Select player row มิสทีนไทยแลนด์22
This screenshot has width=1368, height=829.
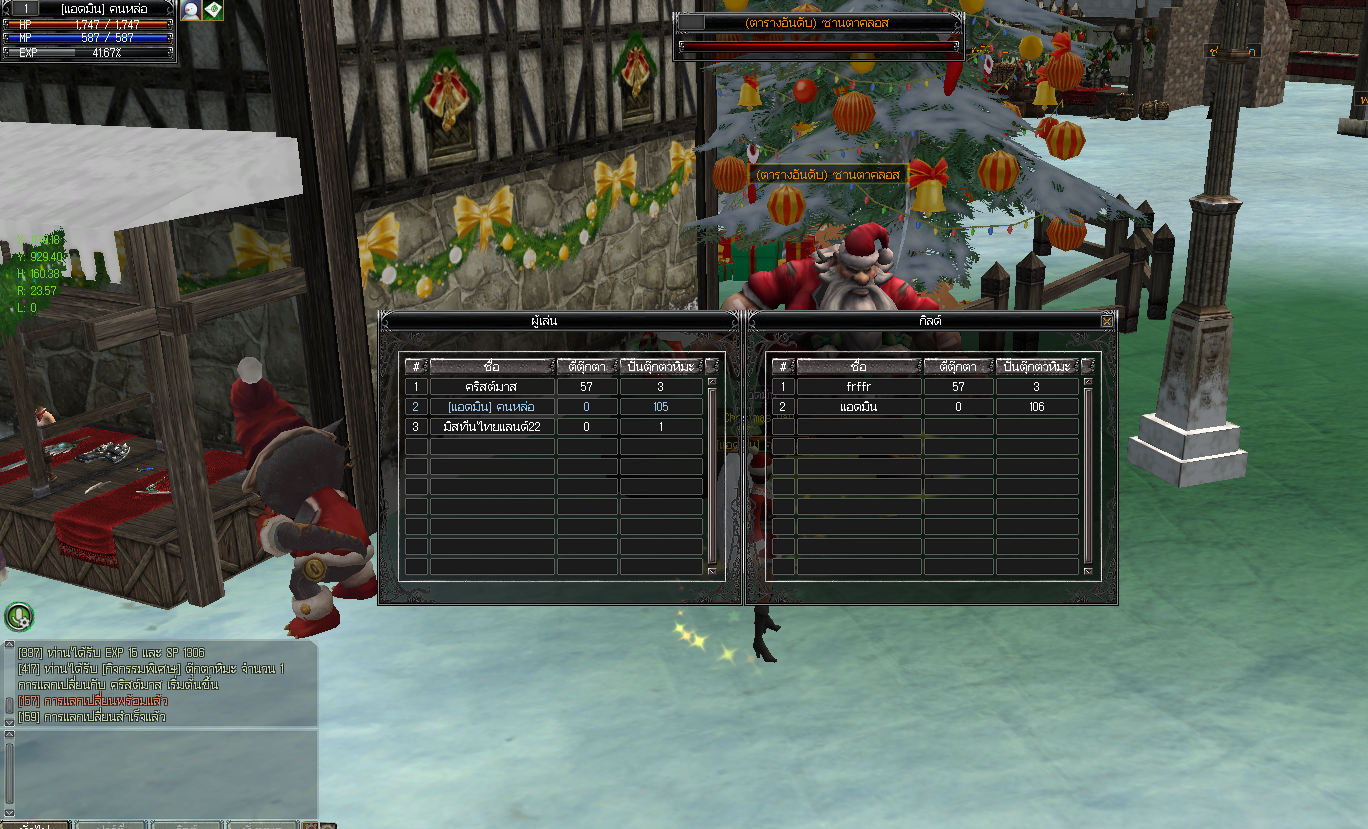tap(492, 427)
